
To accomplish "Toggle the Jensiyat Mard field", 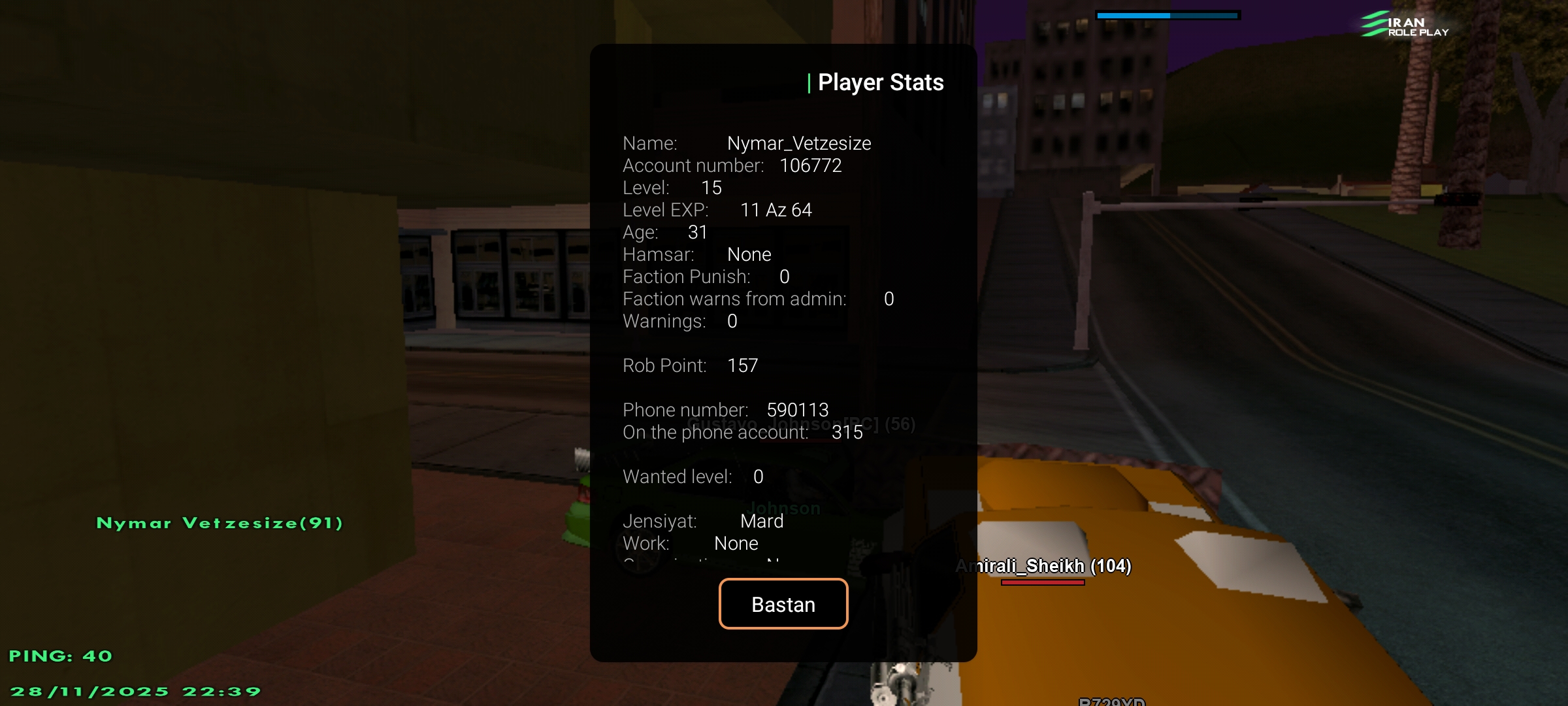I will [702, 520].
